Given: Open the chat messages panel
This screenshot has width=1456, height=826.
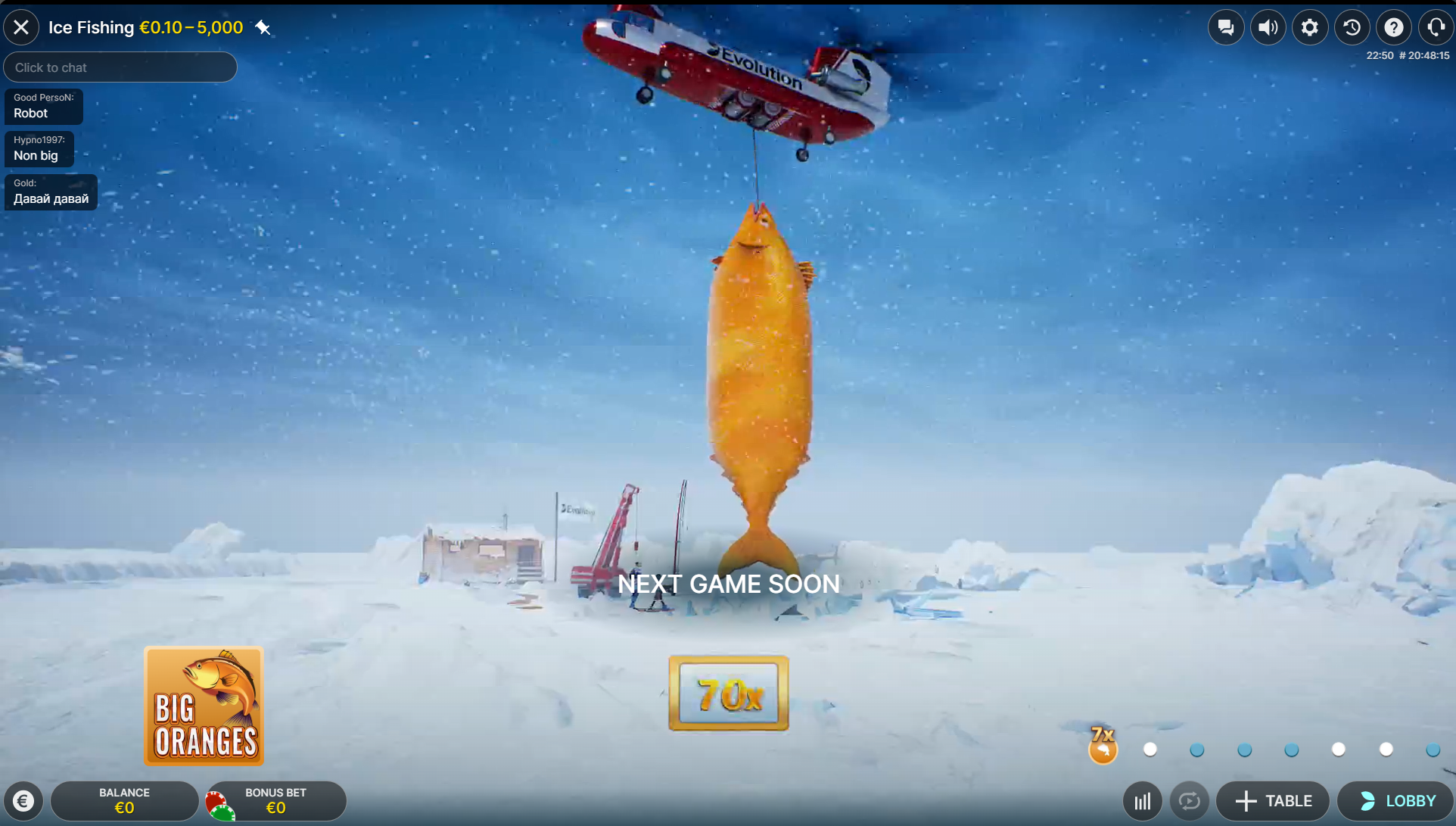Looking at the screenshot, I should [1226, 27].
